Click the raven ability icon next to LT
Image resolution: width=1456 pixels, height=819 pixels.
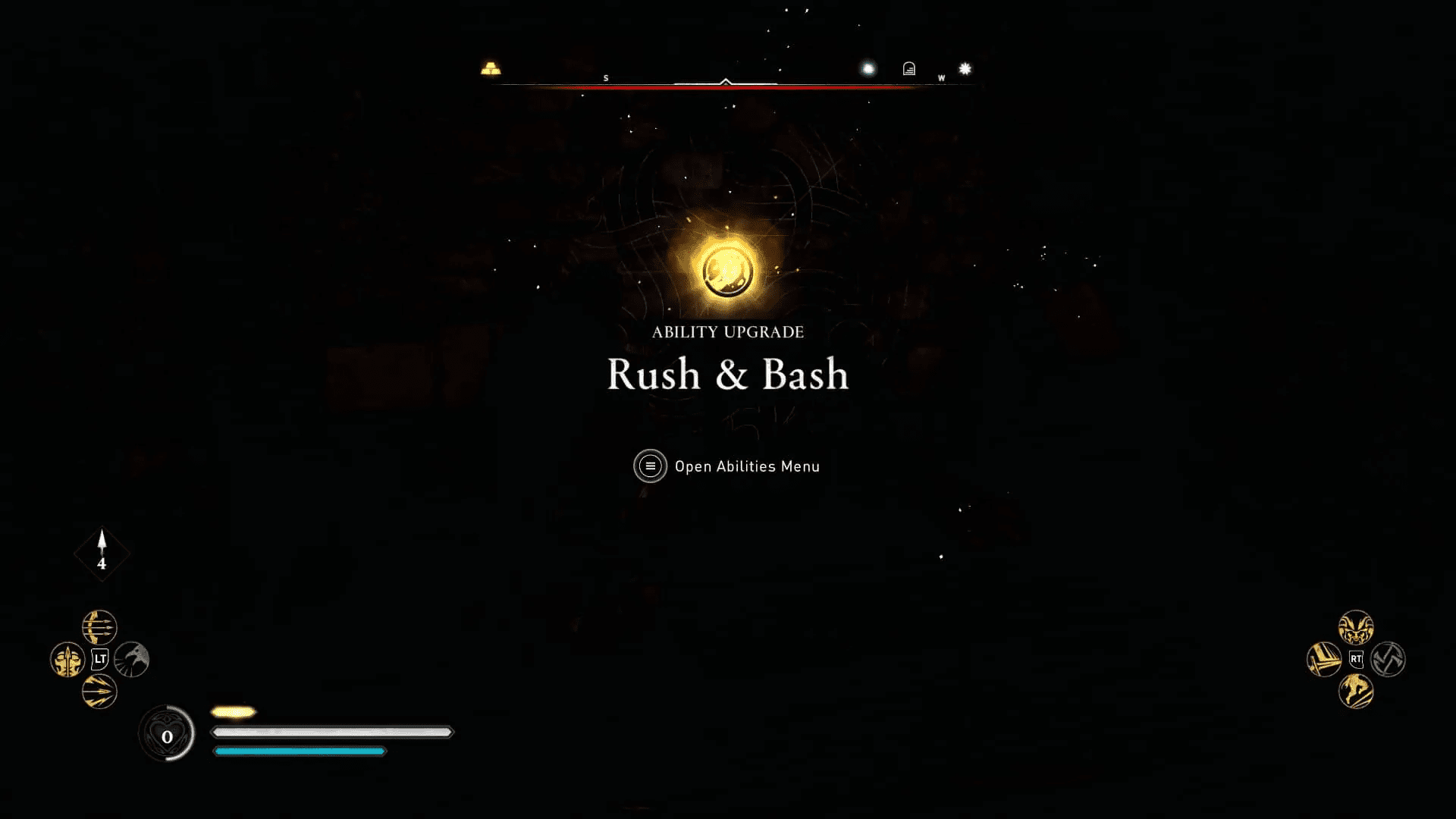coord(132,659)
